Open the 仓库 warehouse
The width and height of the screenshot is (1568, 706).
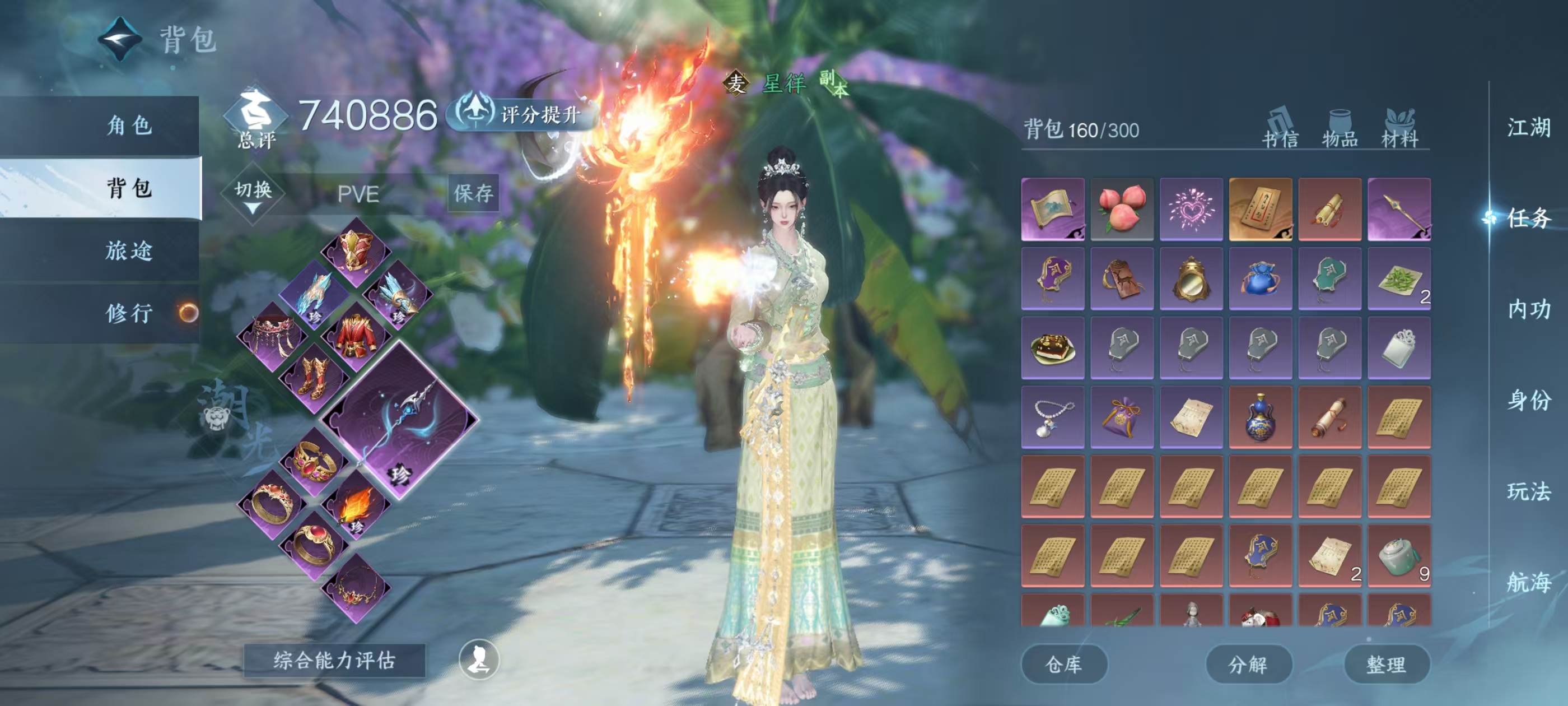[x=1063, y=664]
